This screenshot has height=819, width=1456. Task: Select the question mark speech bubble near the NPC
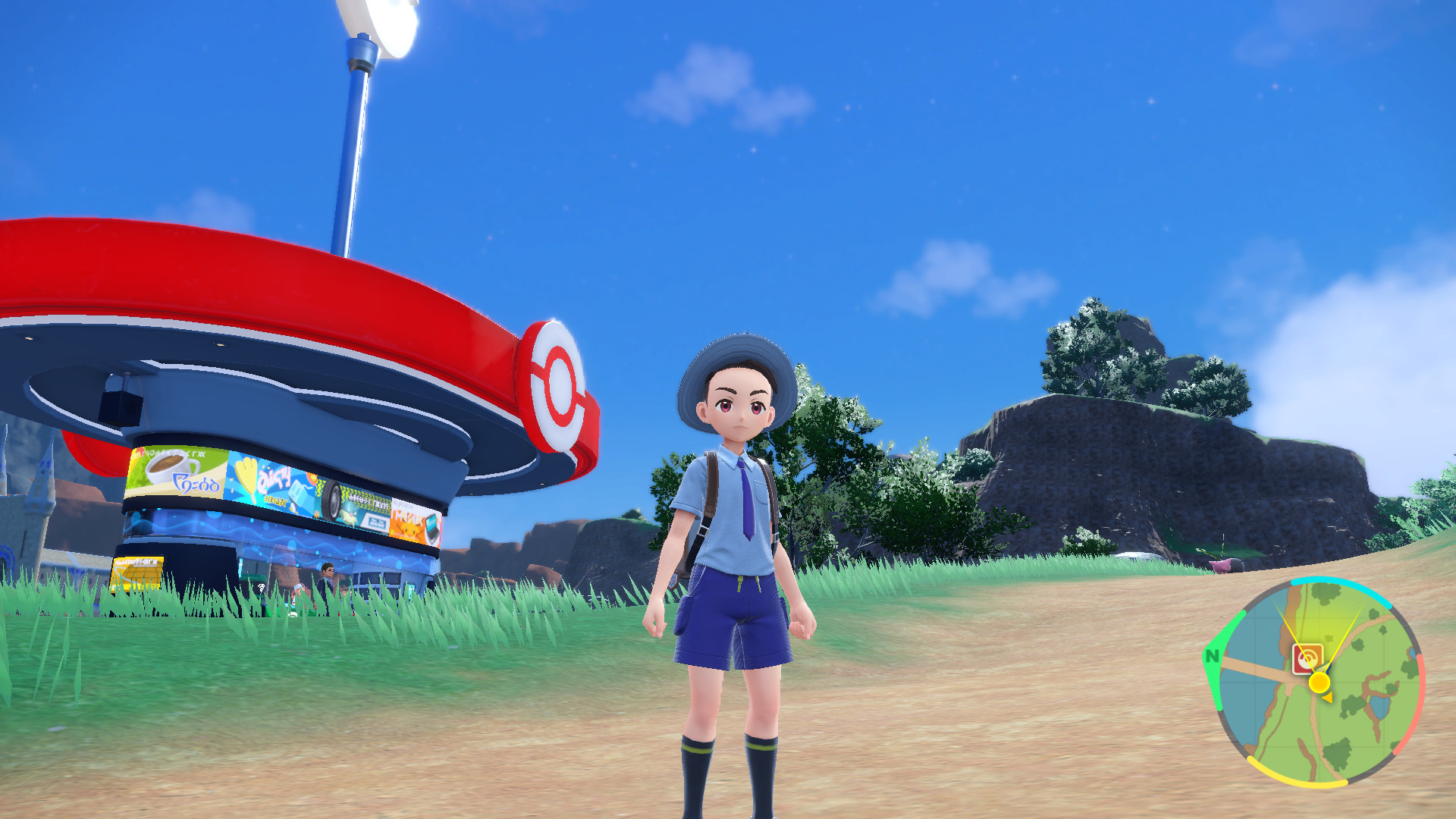260,588
